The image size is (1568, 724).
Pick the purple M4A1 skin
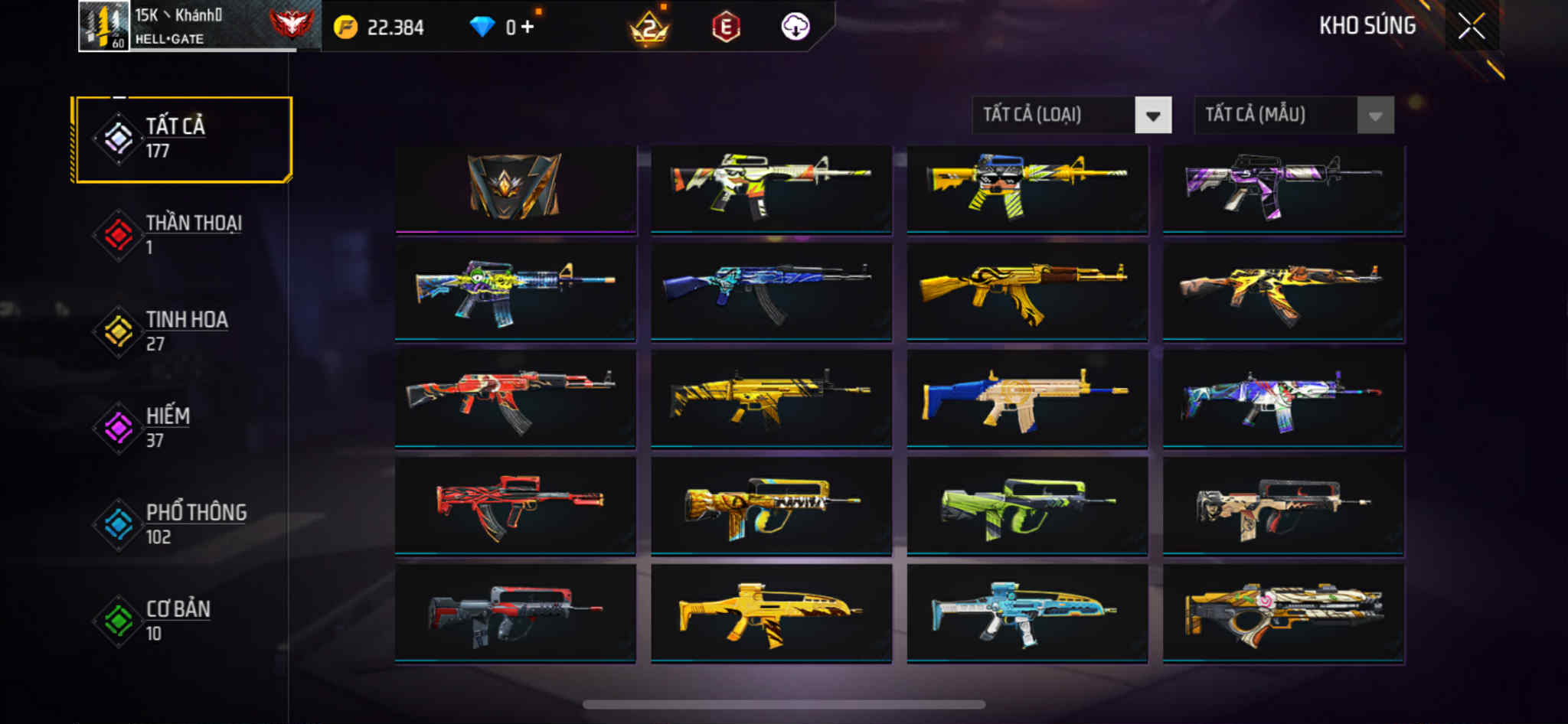pos(1283,188)
